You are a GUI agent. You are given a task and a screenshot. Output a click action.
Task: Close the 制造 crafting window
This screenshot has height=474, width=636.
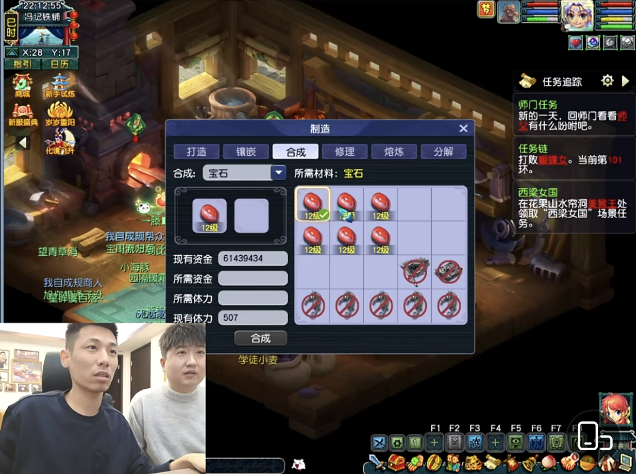click(x=463, y=128)
